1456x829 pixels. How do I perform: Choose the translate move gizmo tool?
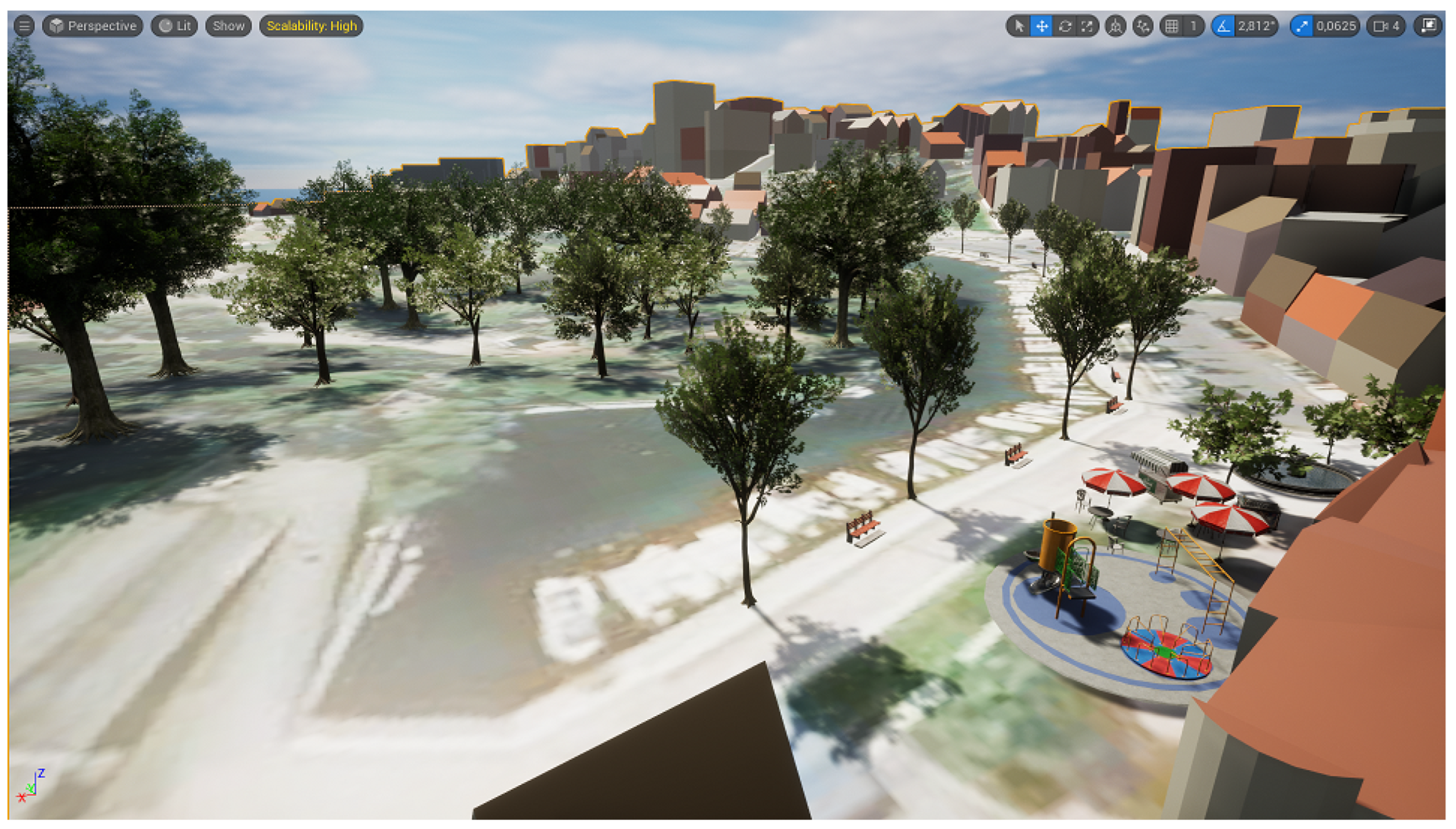point(1042,26)
